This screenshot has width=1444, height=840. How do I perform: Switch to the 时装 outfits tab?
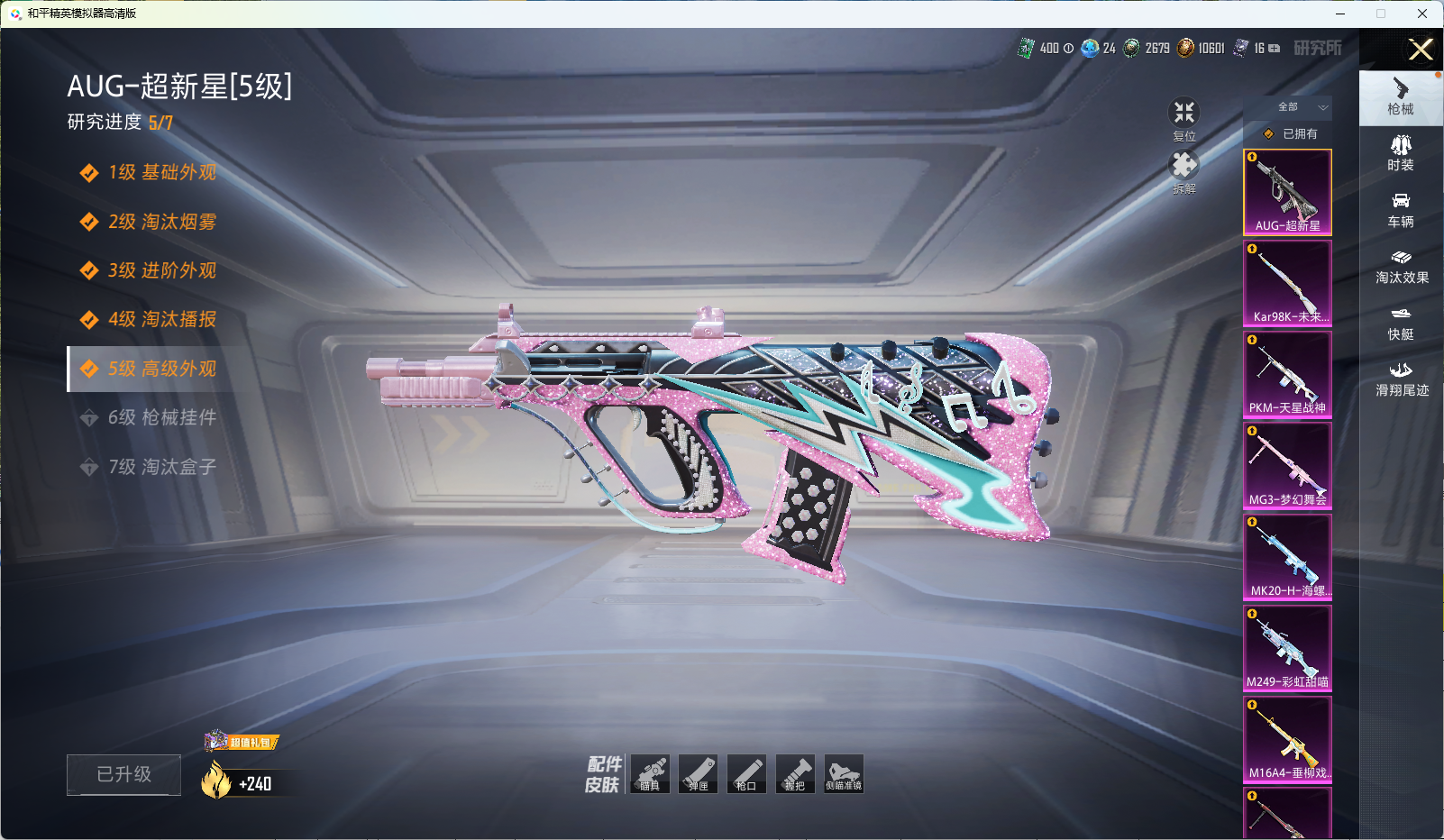(1401, 153)
